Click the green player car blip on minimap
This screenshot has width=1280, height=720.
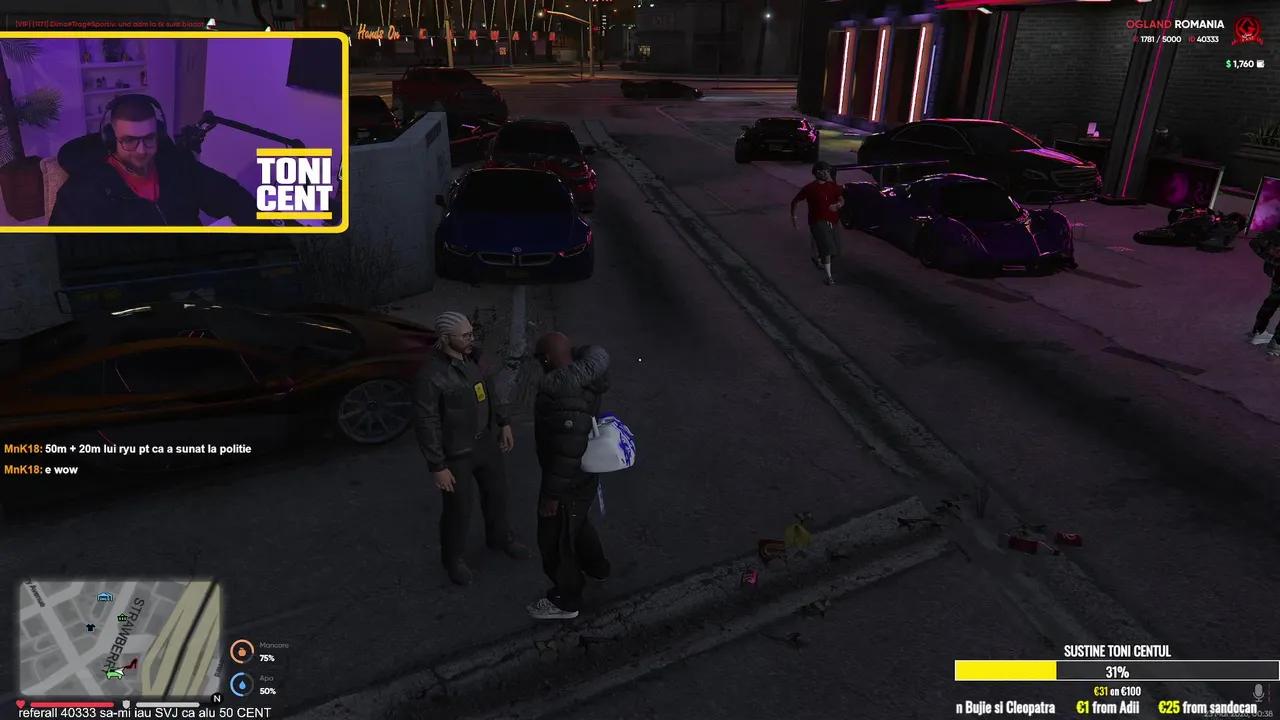pyautogui.click(x=113, y=674)
